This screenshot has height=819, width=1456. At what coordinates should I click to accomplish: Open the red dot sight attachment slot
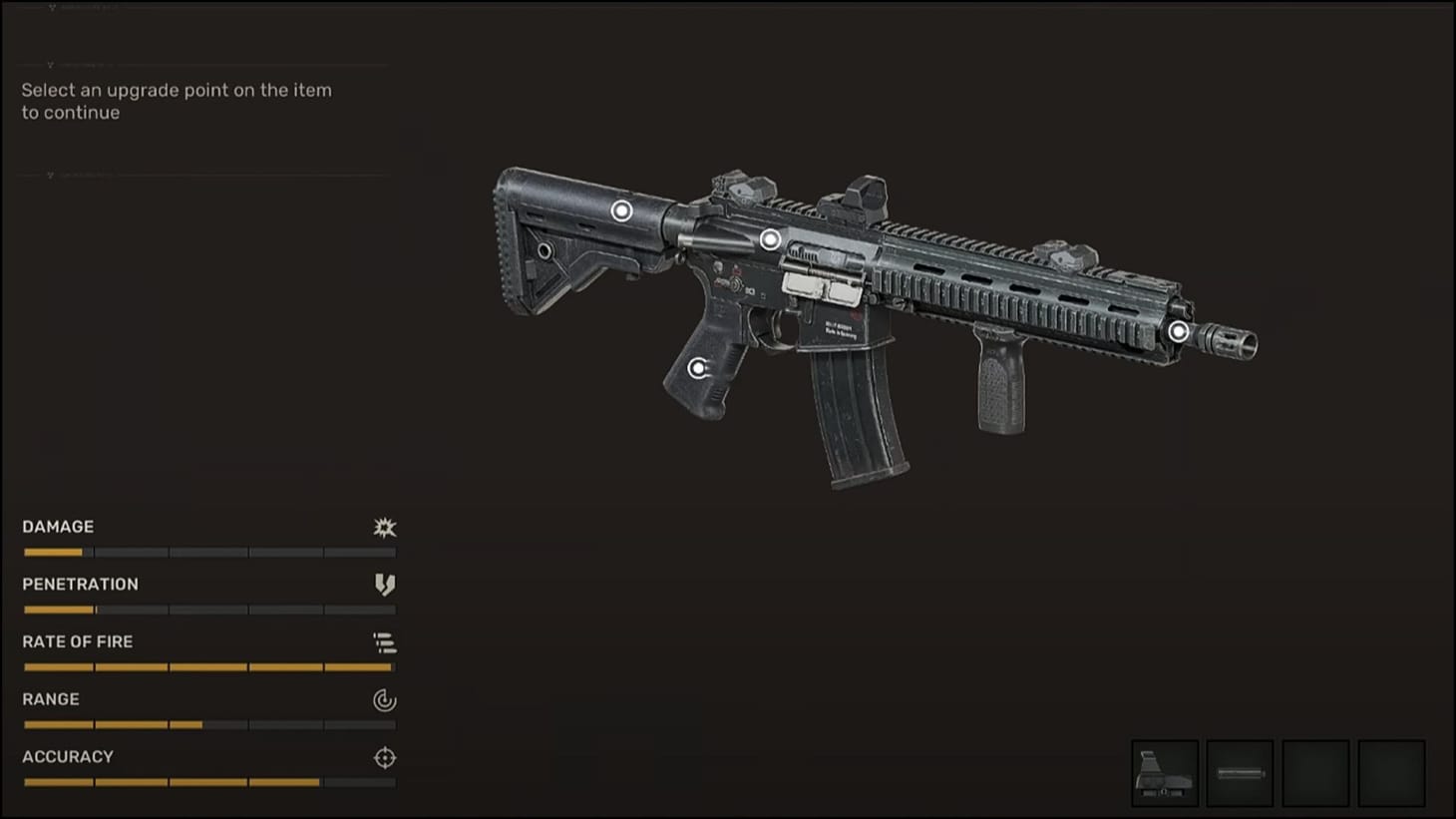click(x=1164, y=773)
